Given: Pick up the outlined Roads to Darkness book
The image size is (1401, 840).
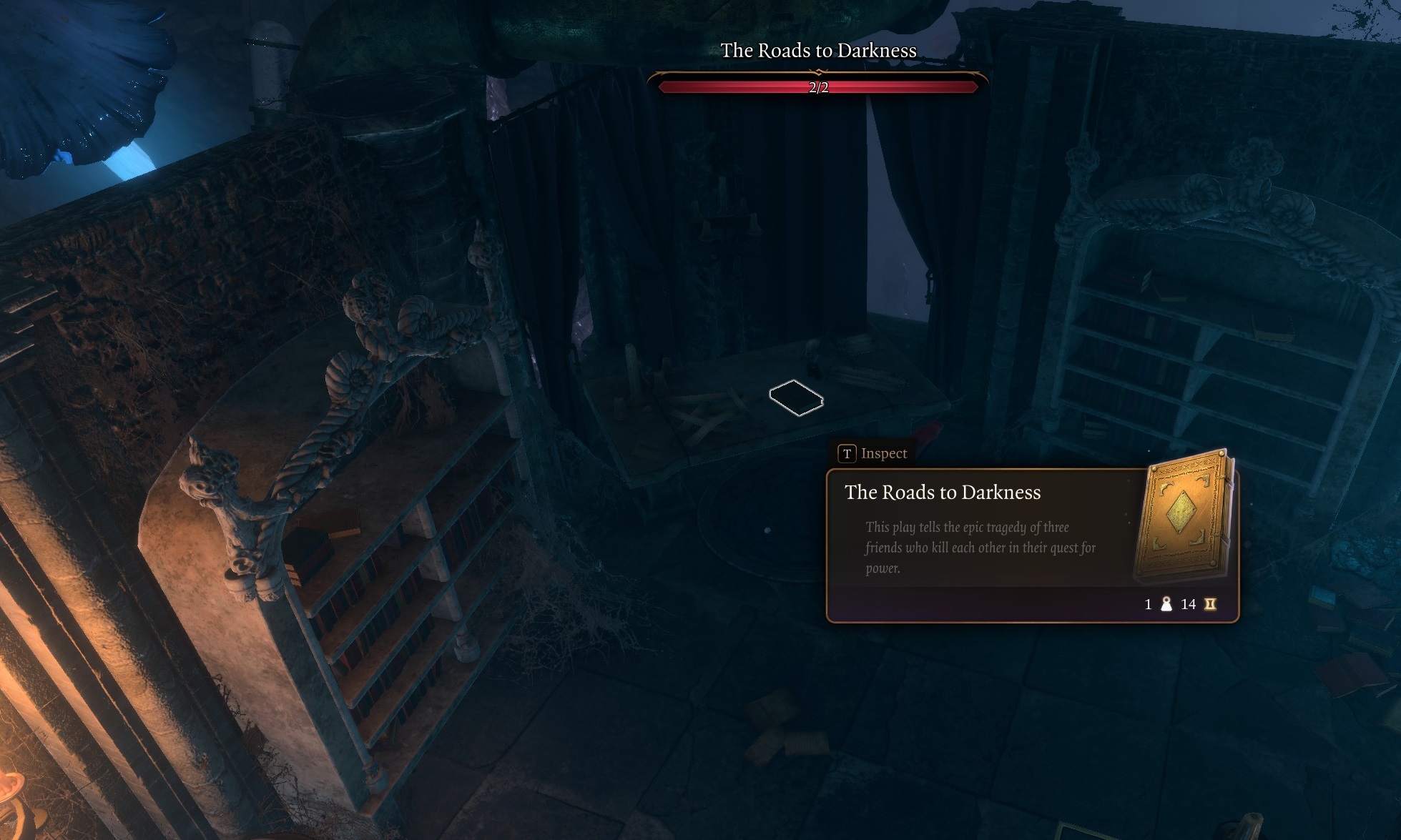Looking at the screenshot, I should point(795,397).
